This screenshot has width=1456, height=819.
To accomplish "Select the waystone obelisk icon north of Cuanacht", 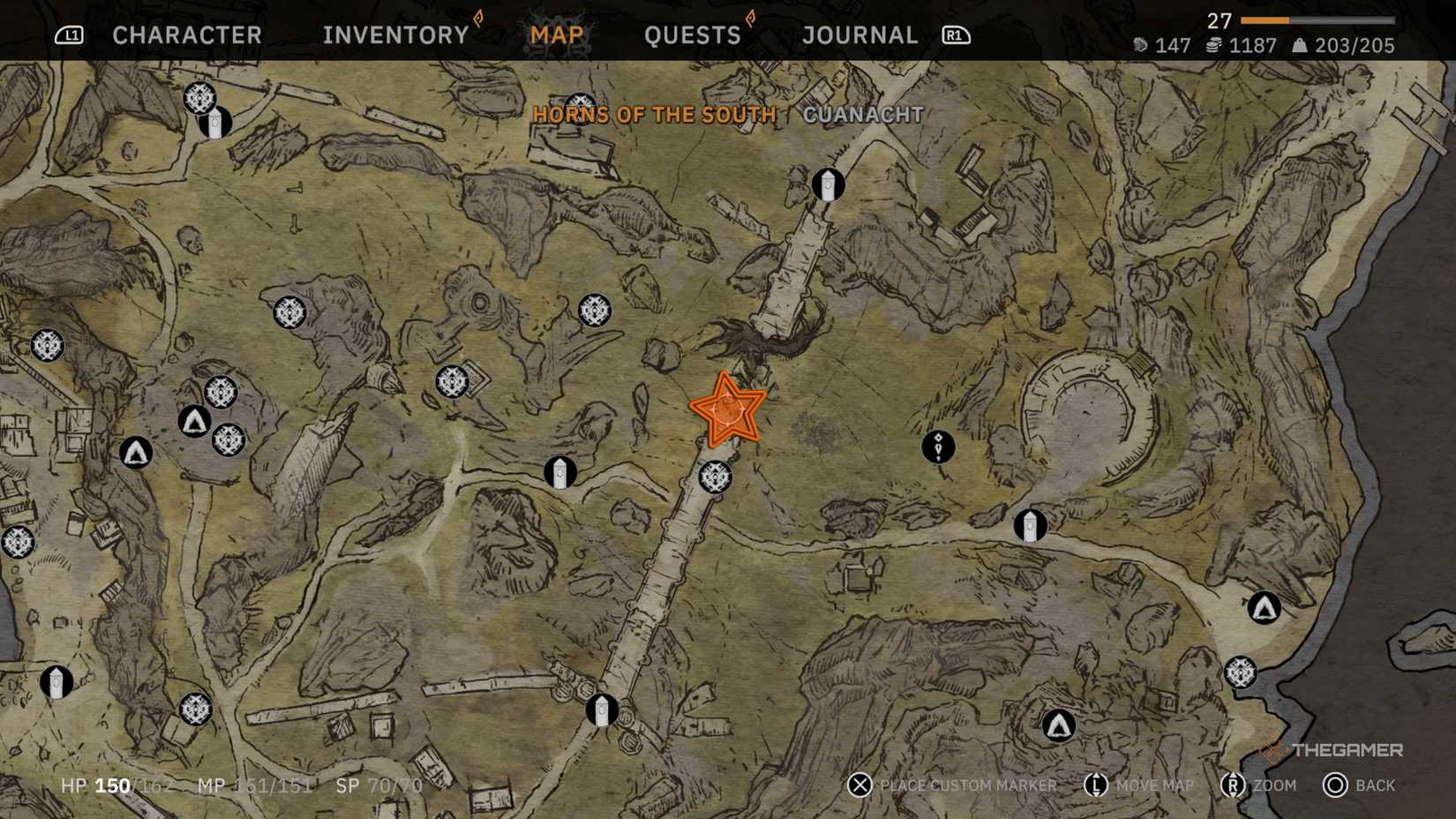I will pos(827,184).
